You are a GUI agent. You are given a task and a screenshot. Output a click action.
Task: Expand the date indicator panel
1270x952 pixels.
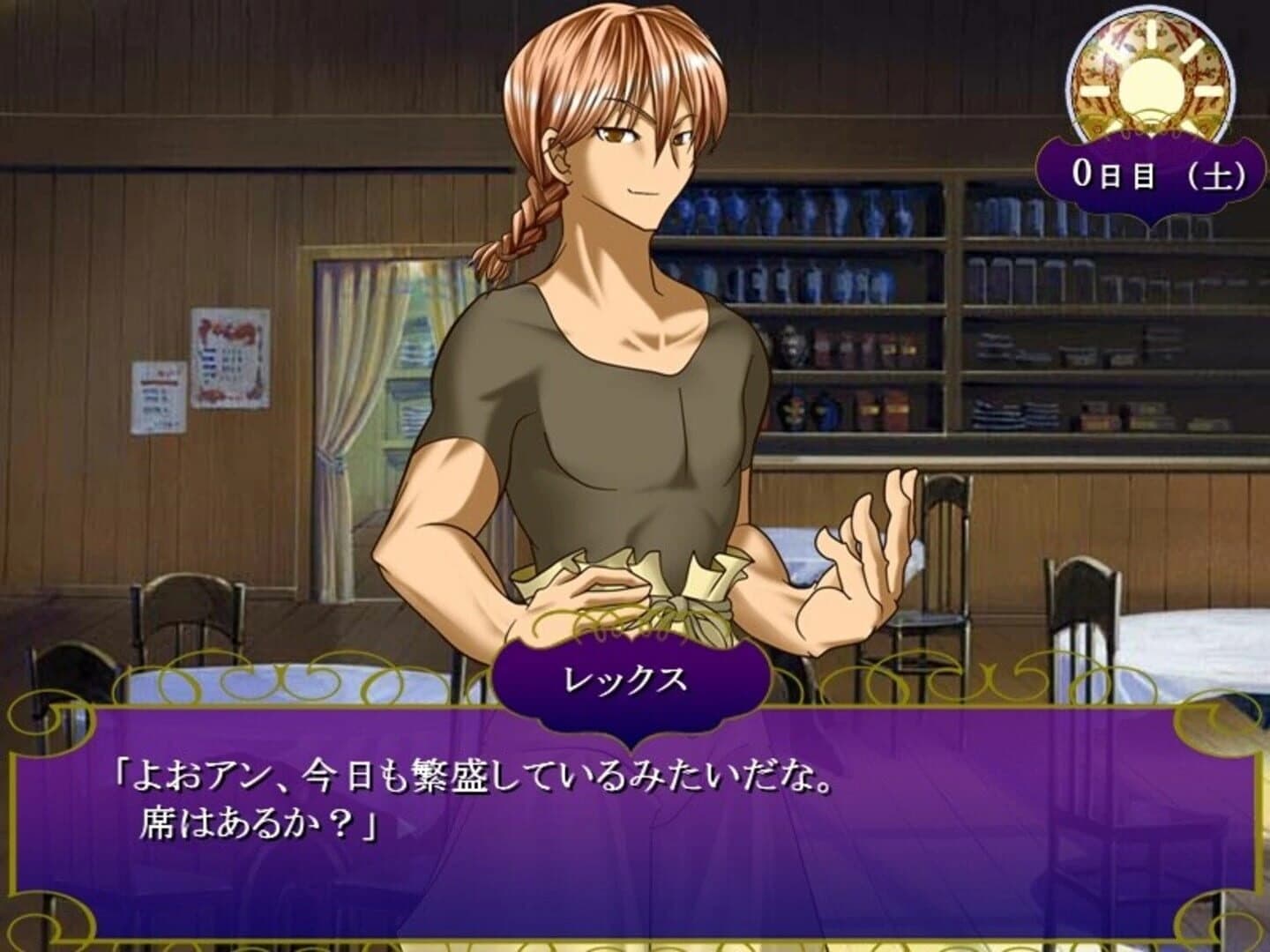point(1157,172)
